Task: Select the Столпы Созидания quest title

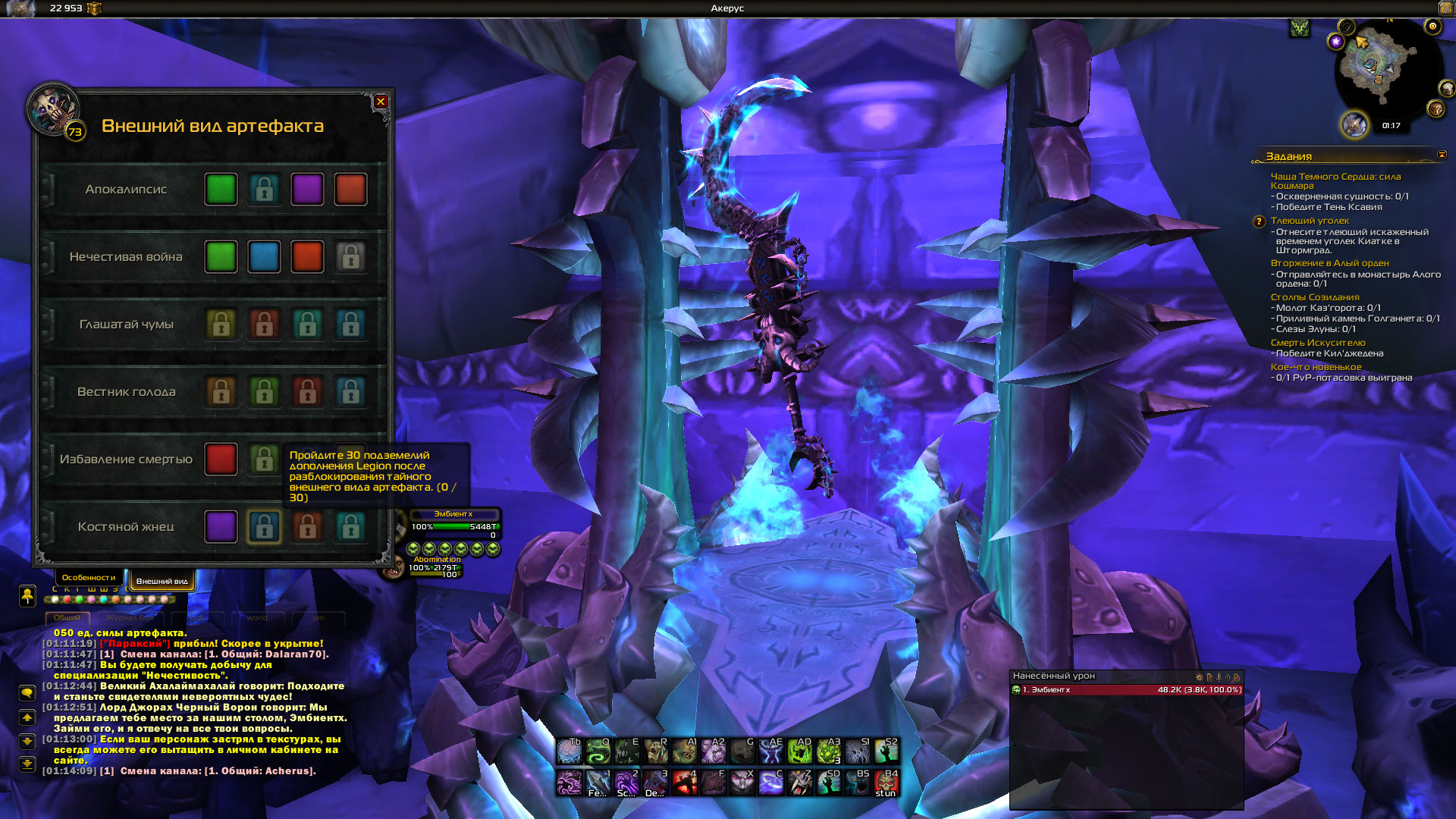Action: click(x=1314, y=297)
